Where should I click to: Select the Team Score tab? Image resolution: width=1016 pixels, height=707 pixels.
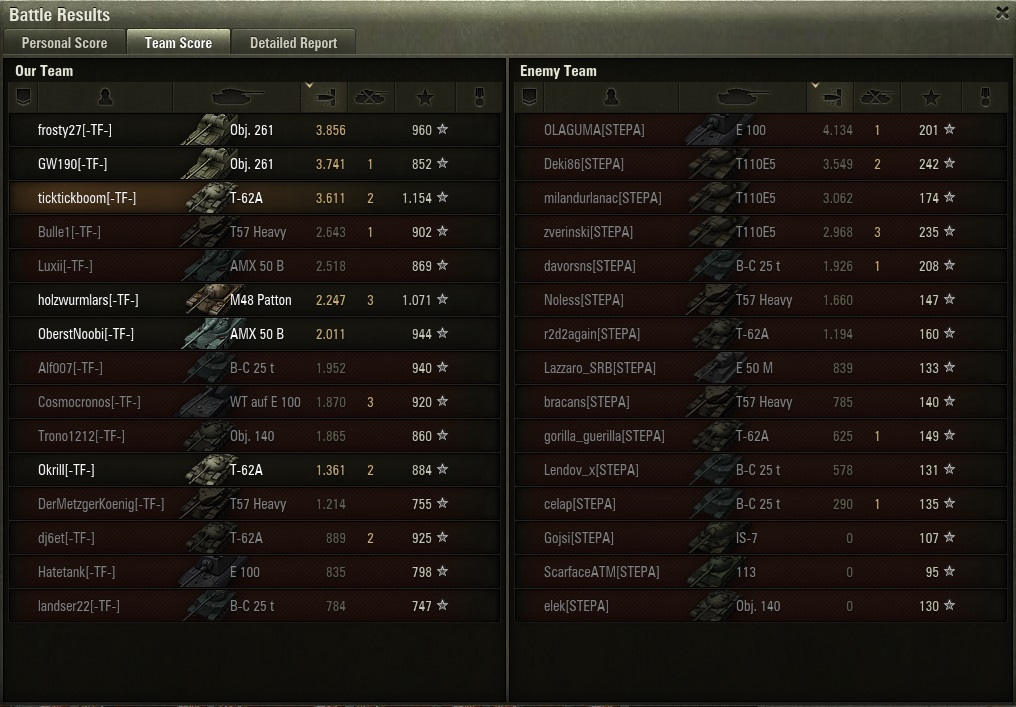(178, 43)
